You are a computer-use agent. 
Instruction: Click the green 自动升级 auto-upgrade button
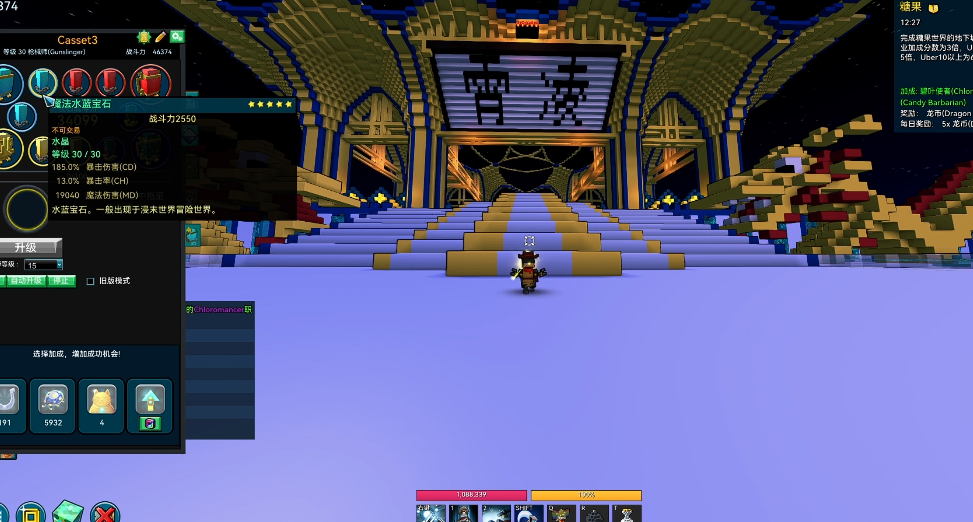pyautogui.click(x=28, y=281)
